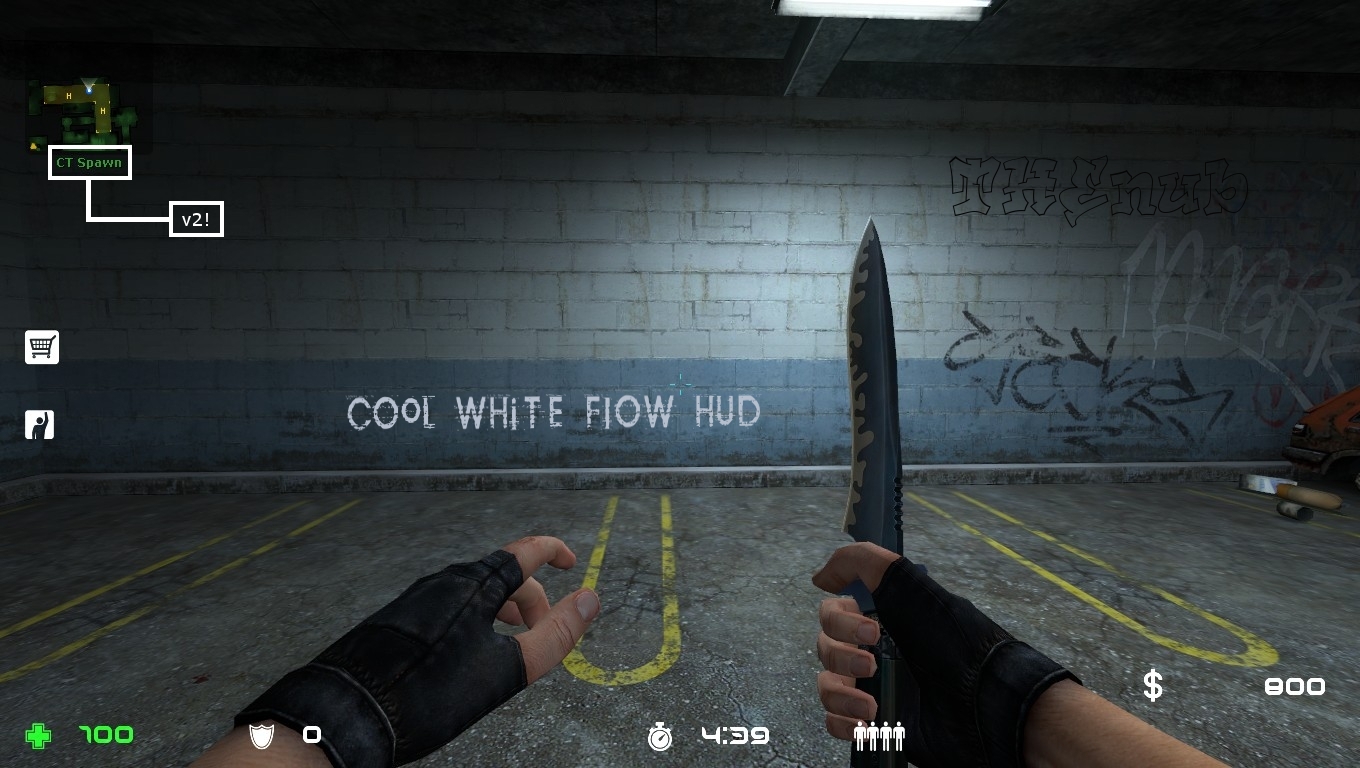Click the upper H hostage marker on the radar
This screenshot has width=1360, height=768.
(x=68, y=96)
